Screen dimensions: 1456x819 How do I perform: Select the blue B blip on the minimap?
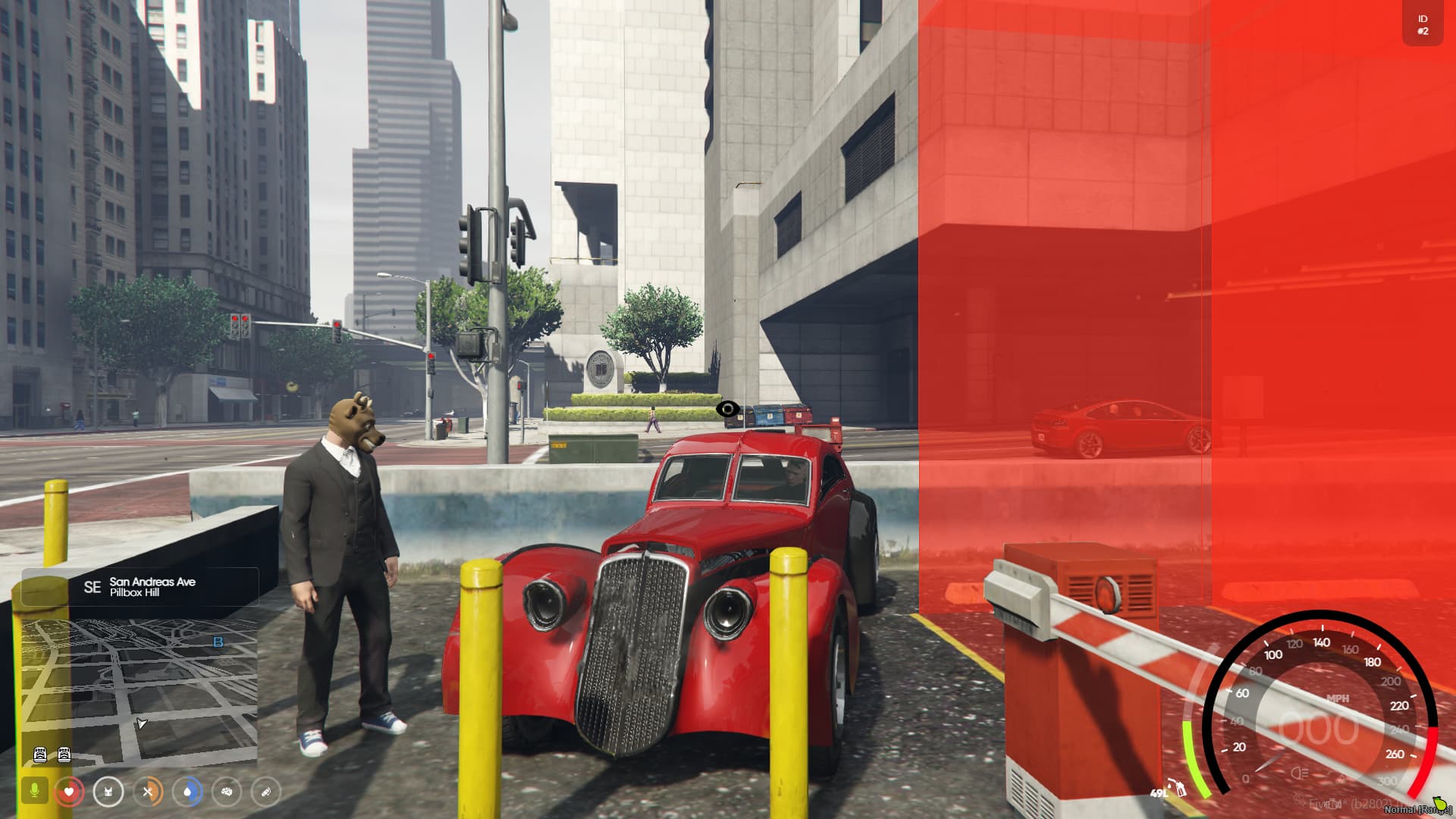pyautogui.click(x=218, y=643)
